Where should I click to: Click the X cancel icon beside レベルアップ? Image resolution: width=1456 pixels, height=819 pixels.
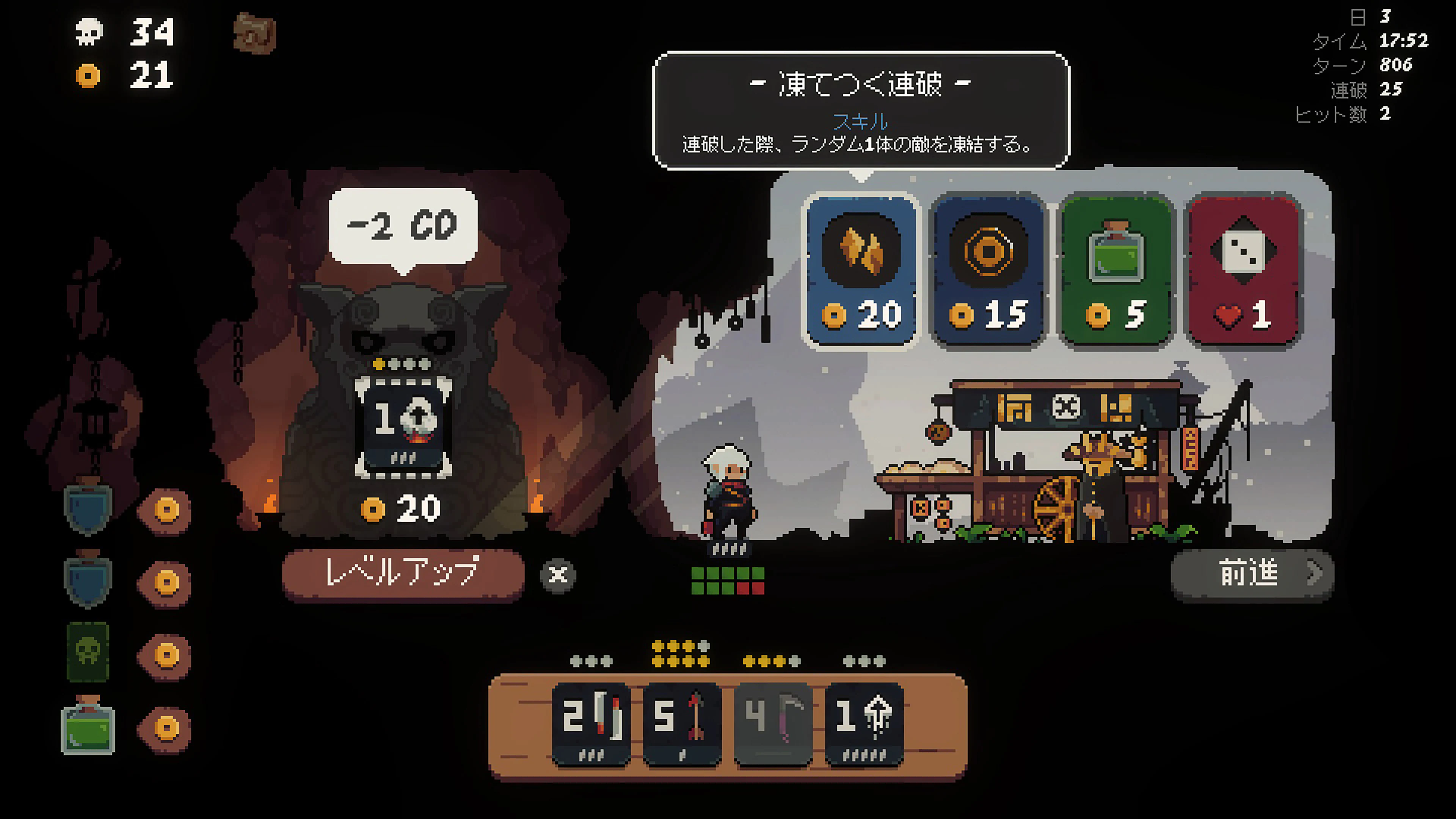(559, 576)
